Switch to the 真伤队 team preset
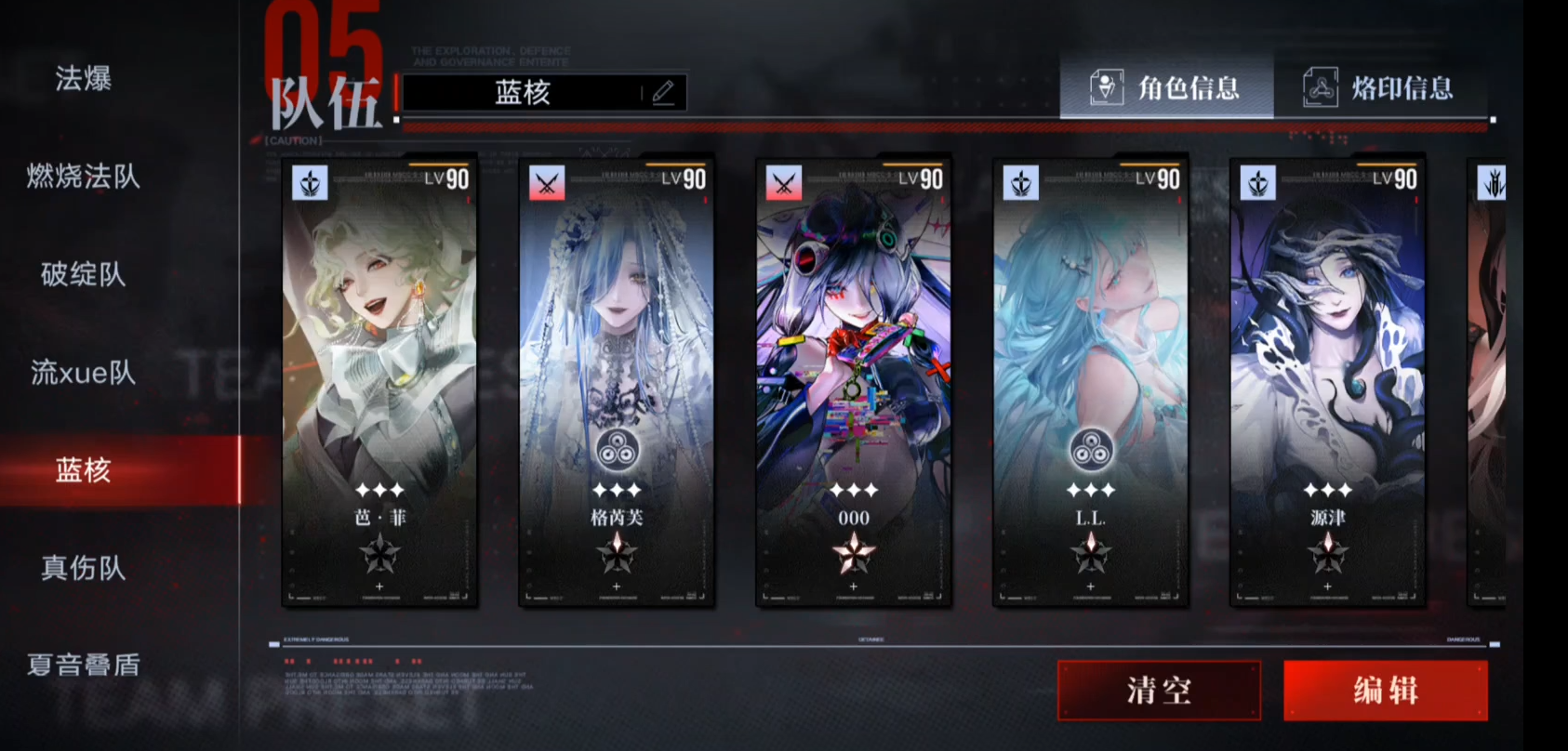 (x=84, y=568)
